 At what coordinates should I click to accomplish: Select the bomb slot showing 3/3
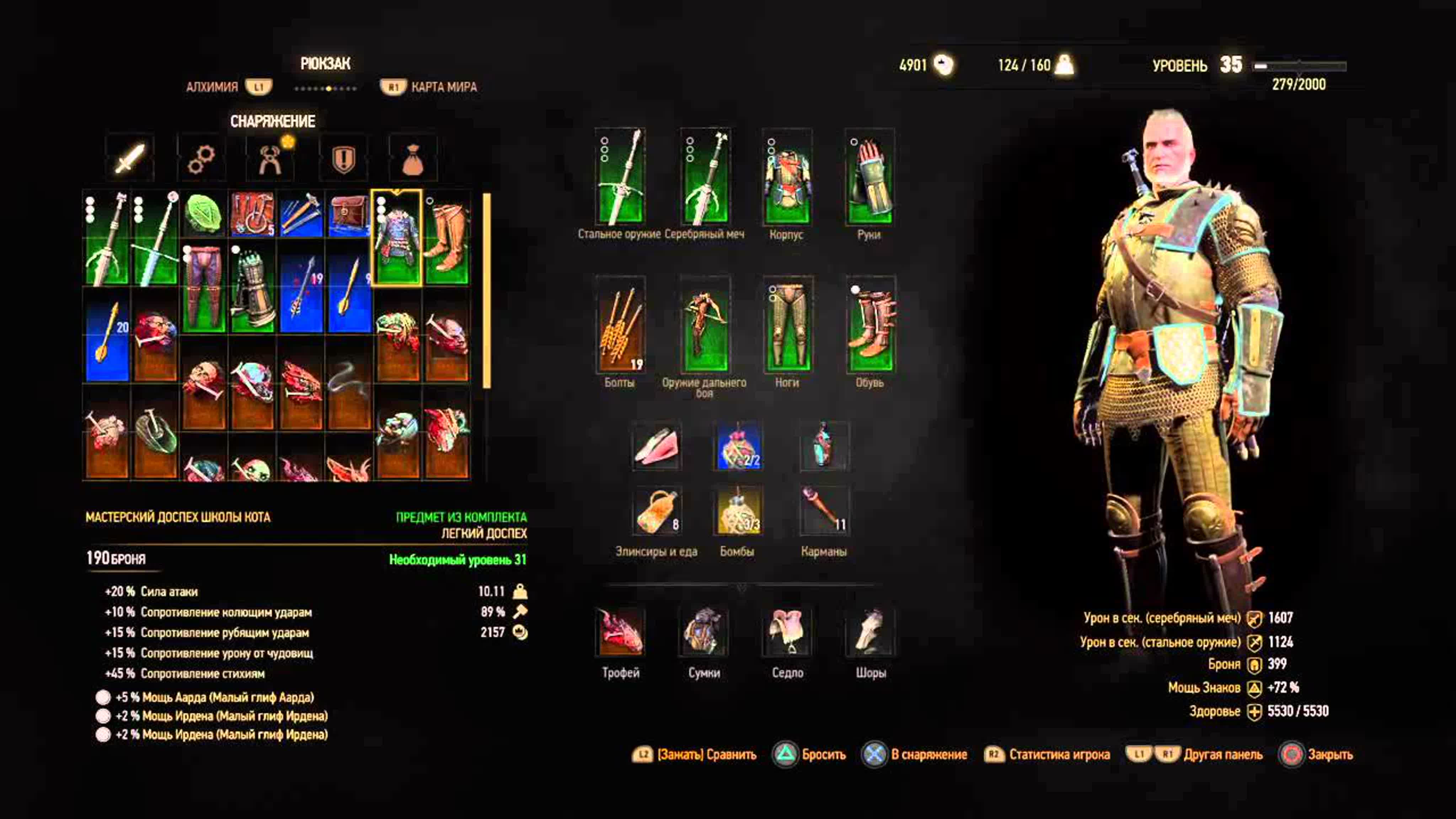click(x=738, y=510)
